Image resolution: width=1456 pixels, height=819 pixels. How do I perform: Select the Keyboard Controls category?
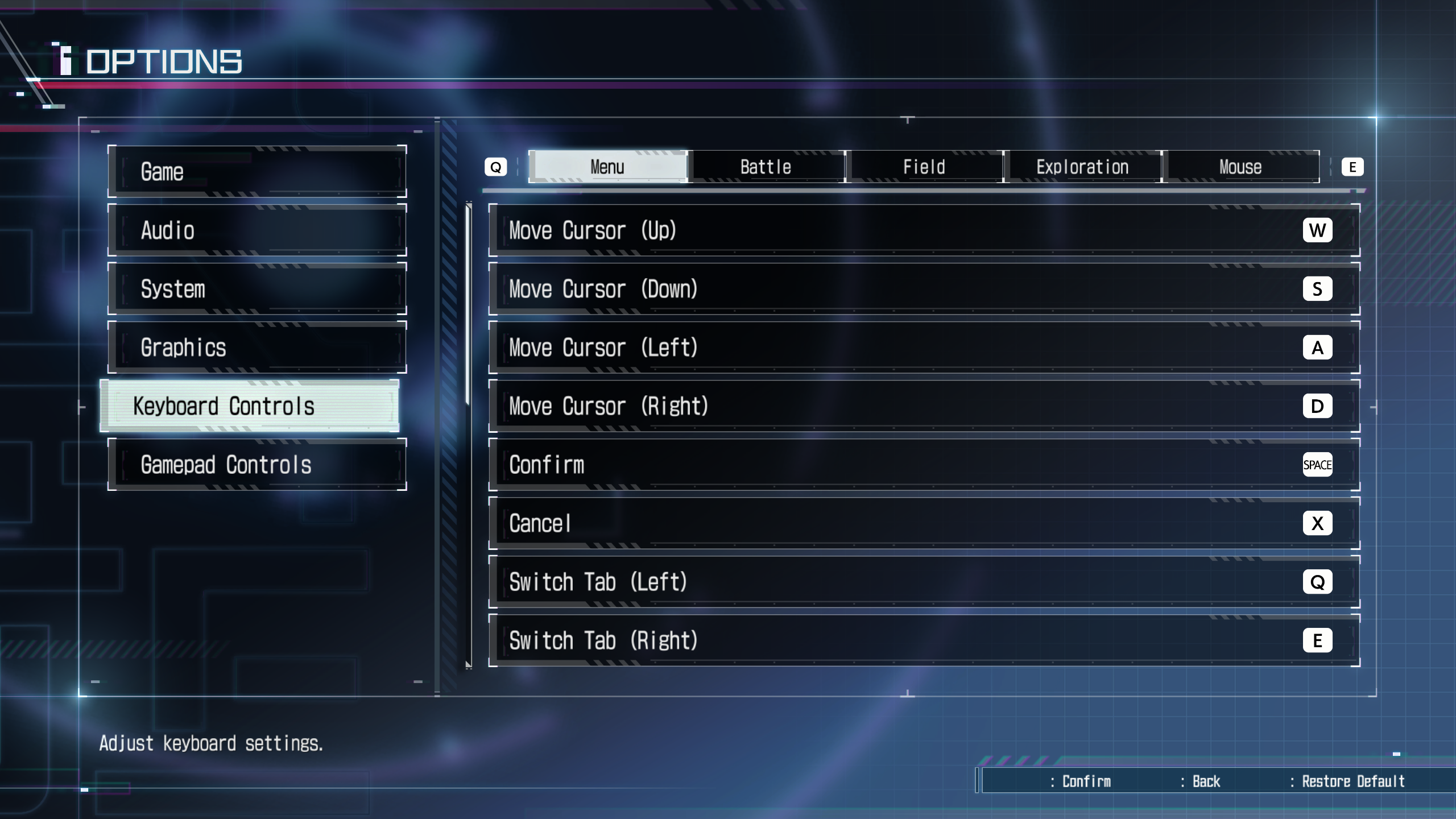point(249,406)
